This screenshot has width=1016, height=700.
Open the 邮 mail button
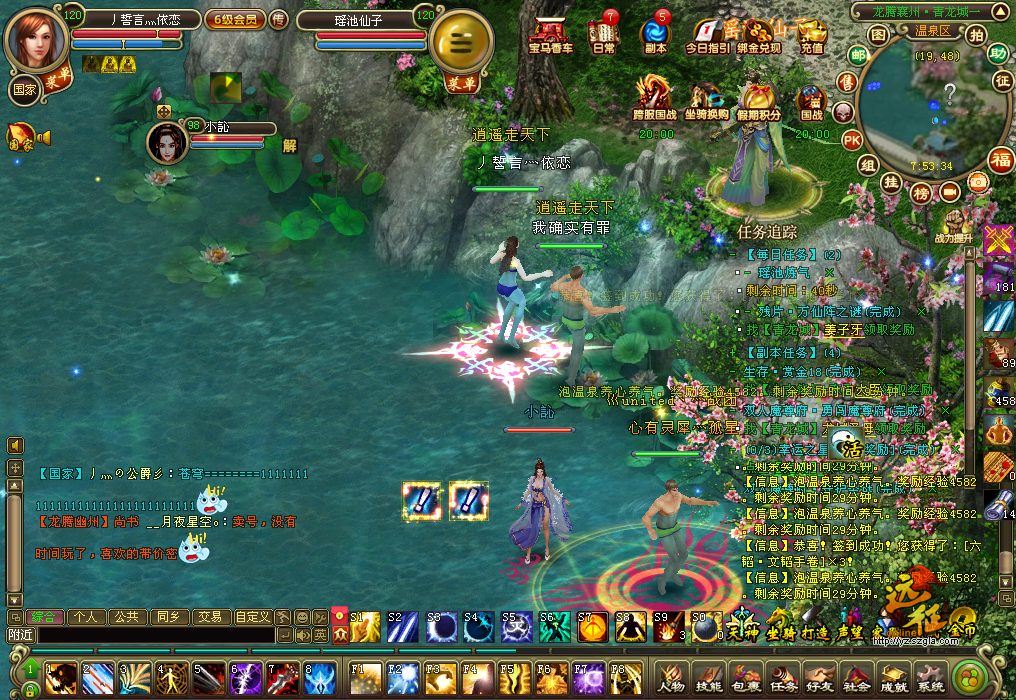point(858,55)
